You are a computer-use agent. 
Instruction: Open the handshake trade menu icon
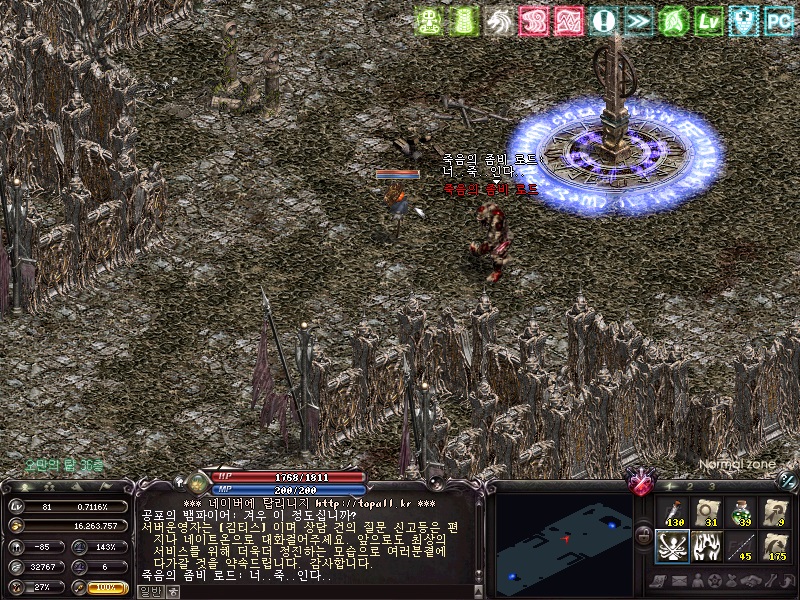(x=751, y=581)
